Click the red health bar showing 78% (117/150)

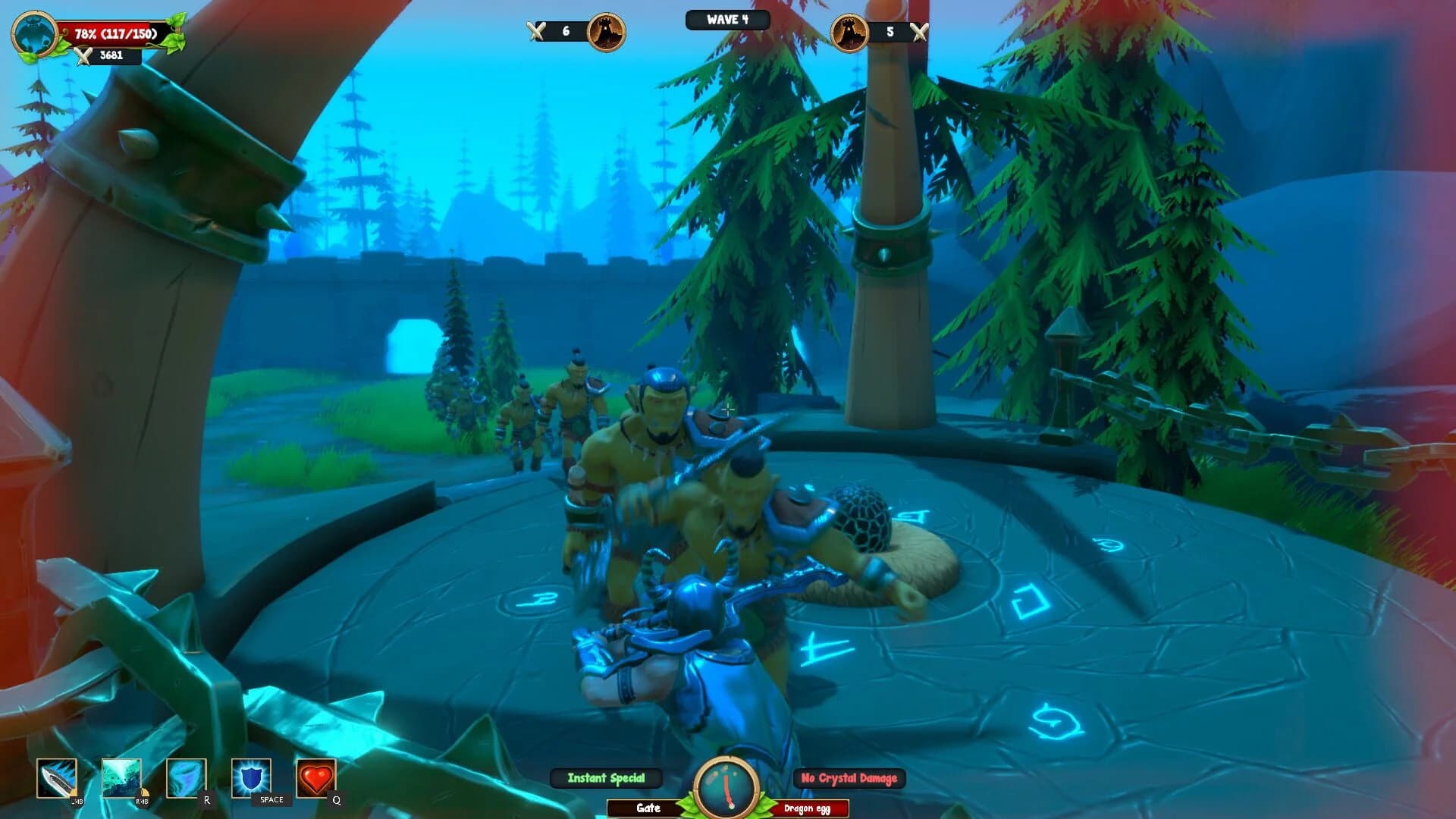114,32
